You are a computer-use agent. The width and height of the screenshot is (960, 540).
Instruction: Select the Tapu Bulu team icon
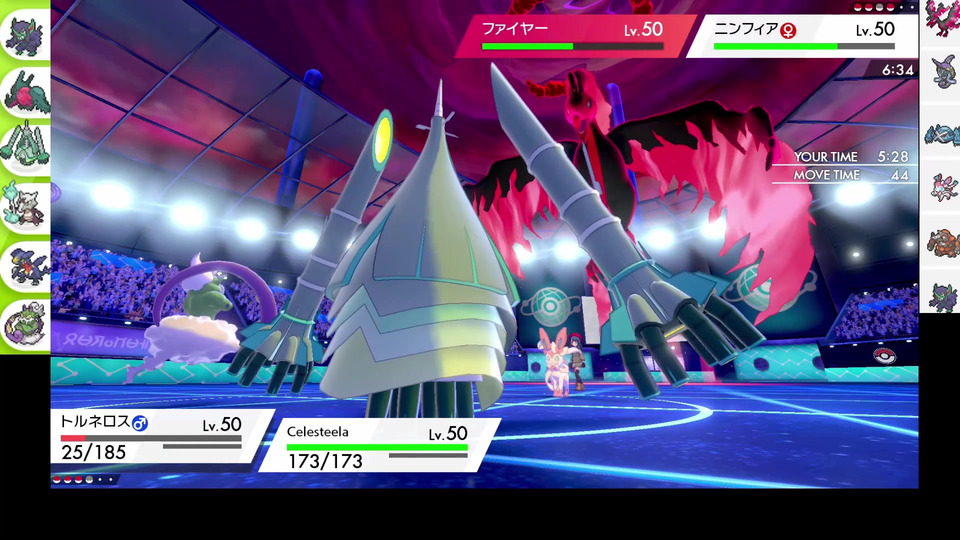click(25, 91)
